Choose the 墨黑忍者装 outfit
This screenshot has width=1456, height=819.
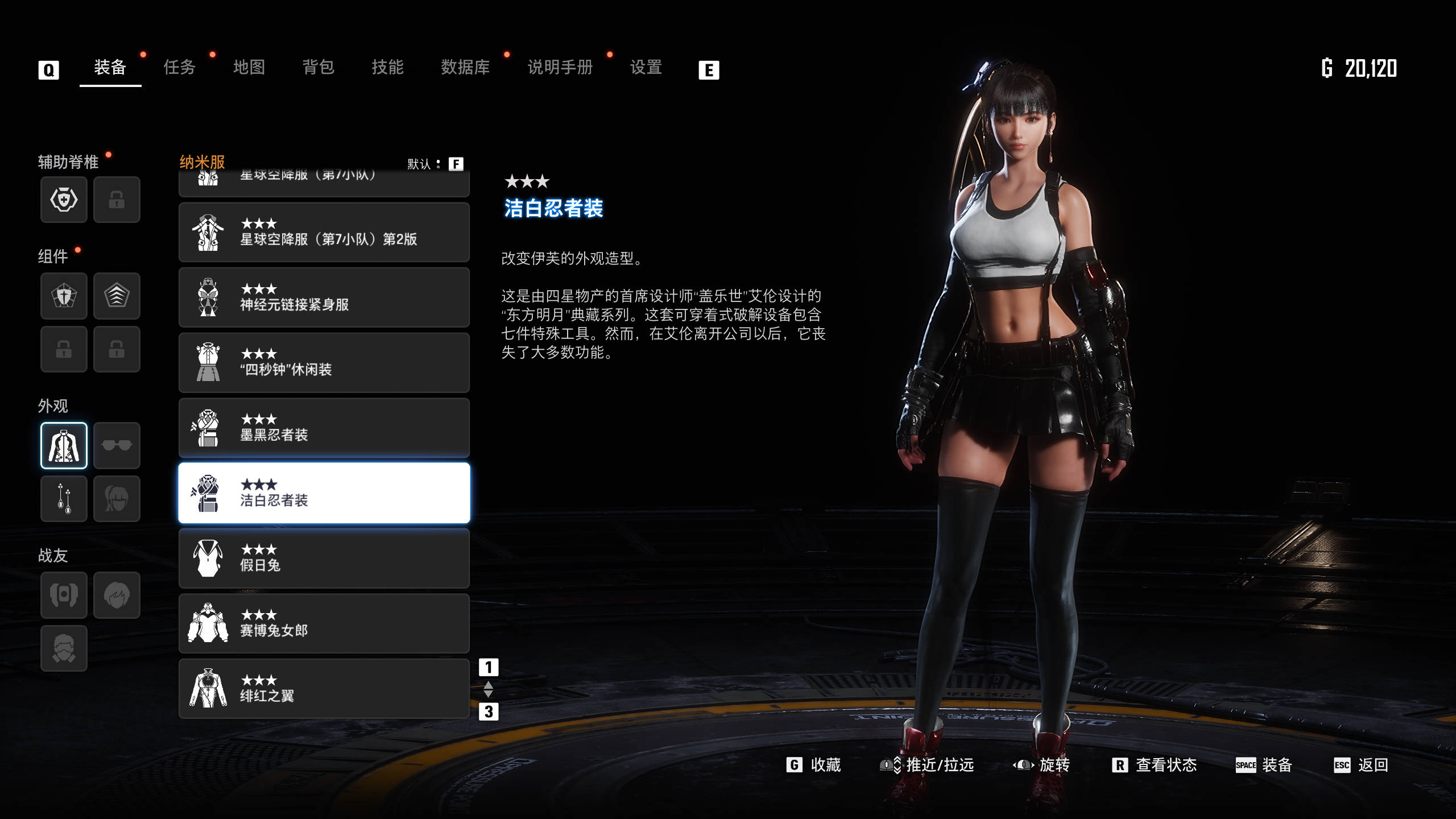[324, 428]
